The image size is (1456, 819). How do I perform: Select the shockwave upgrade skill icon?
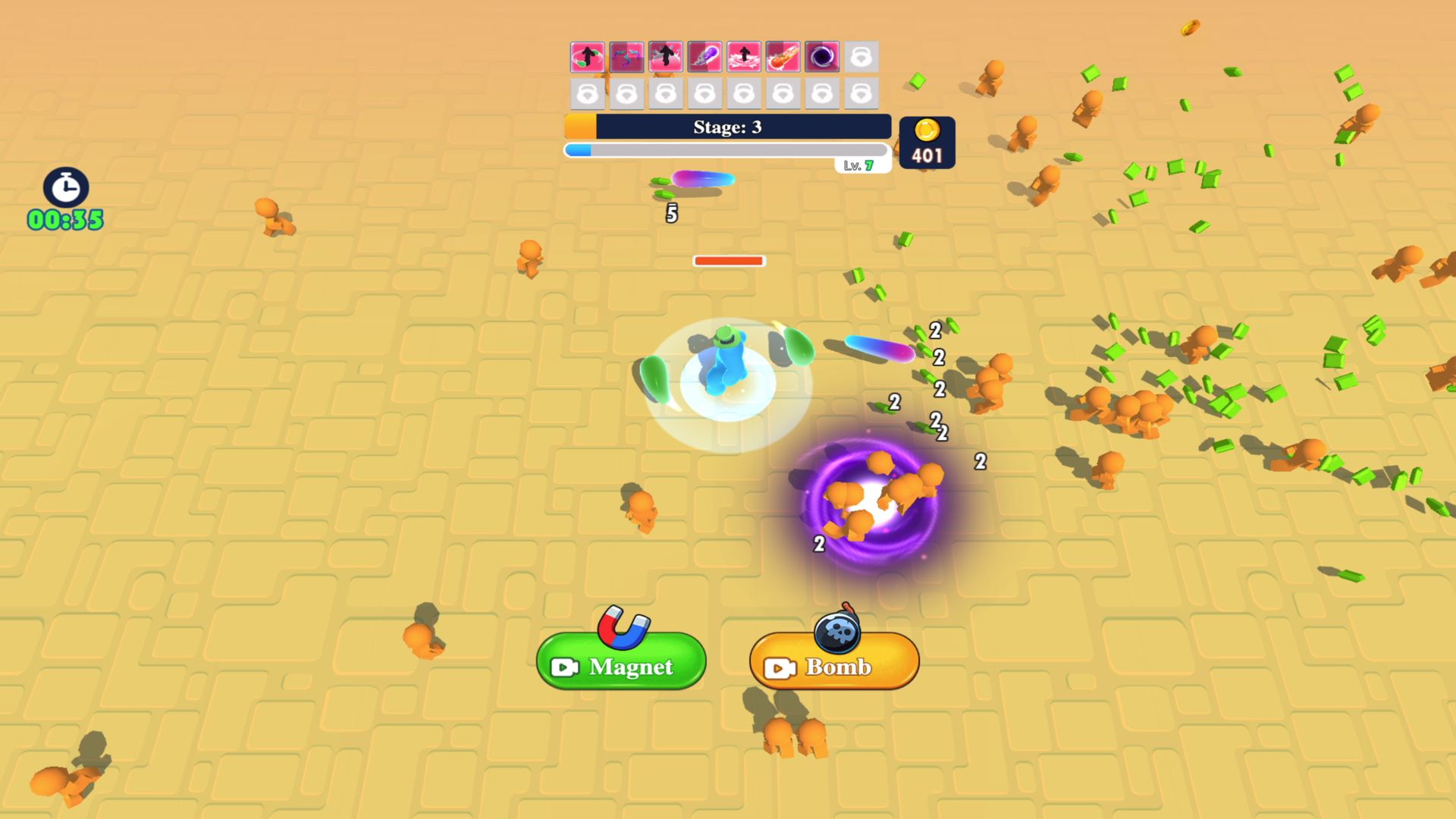745,55
